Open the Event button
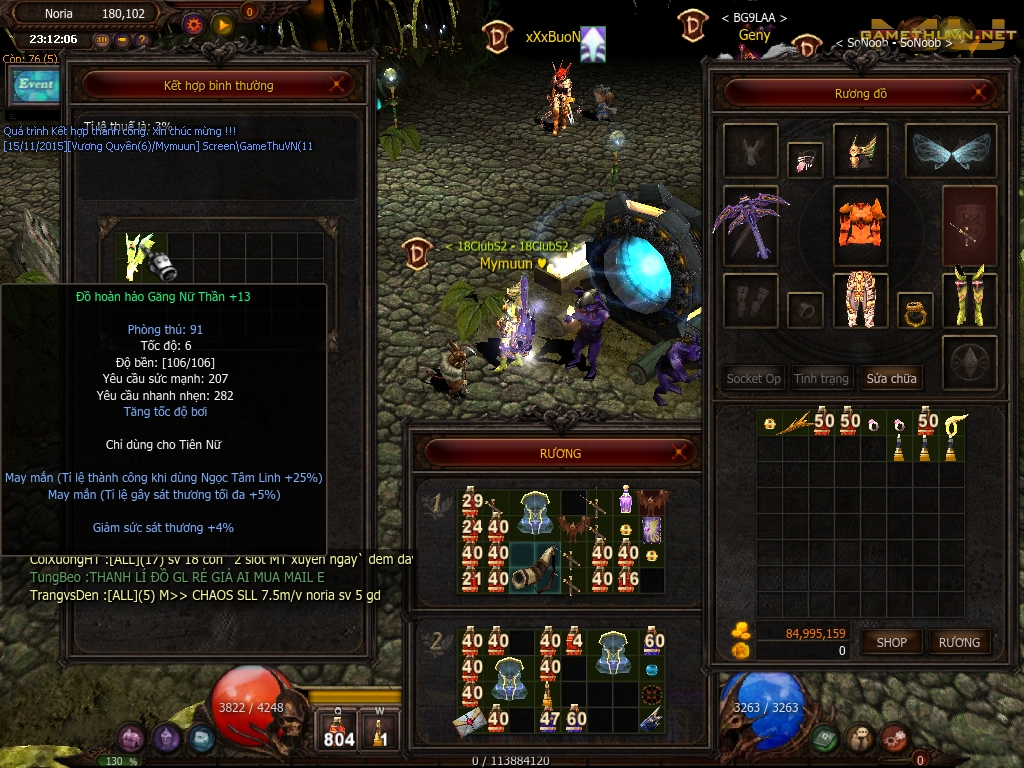 [x=36, y=86]
